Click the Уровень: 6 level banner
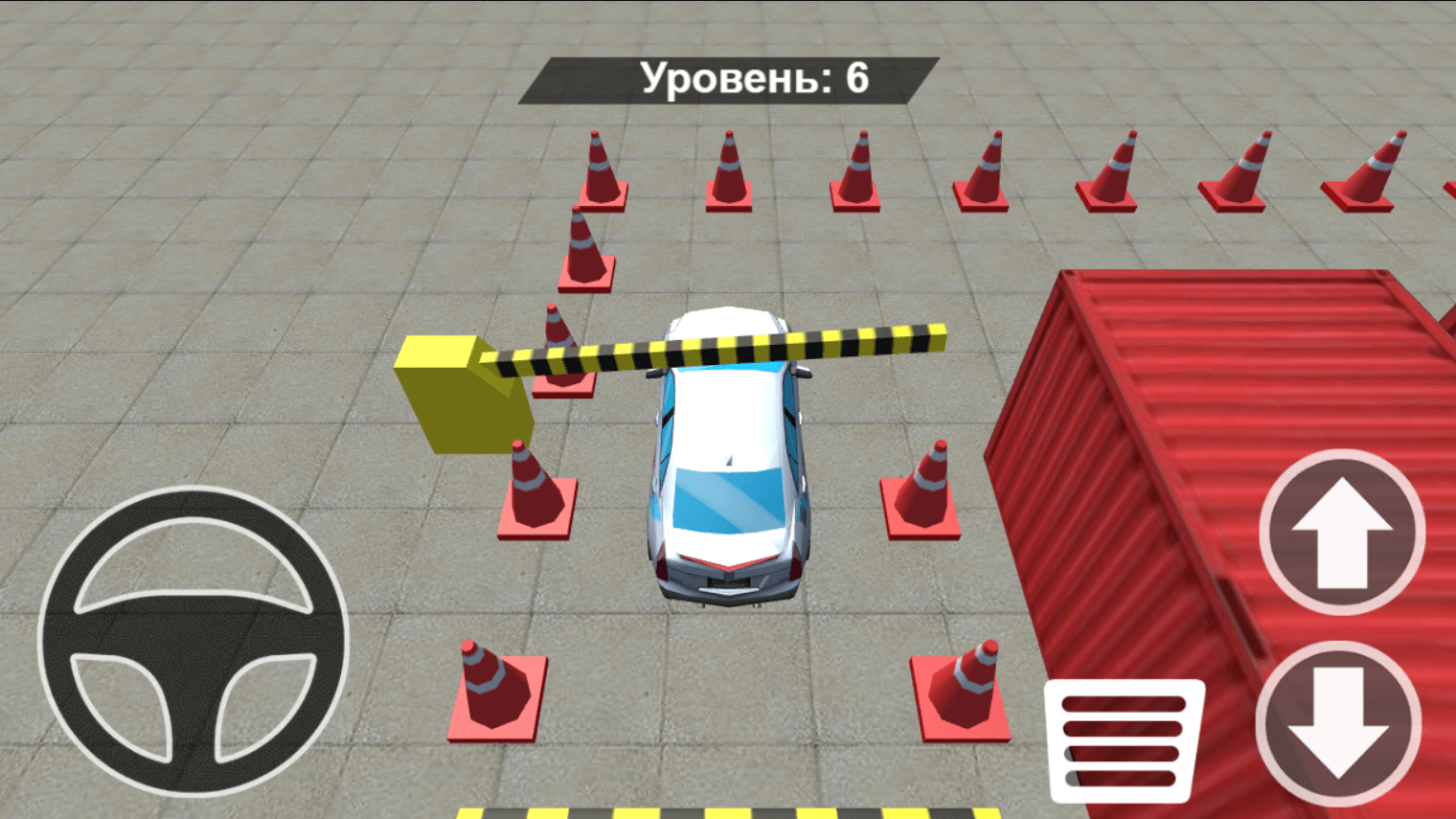The image size is (1456, 819). point(728,80)
